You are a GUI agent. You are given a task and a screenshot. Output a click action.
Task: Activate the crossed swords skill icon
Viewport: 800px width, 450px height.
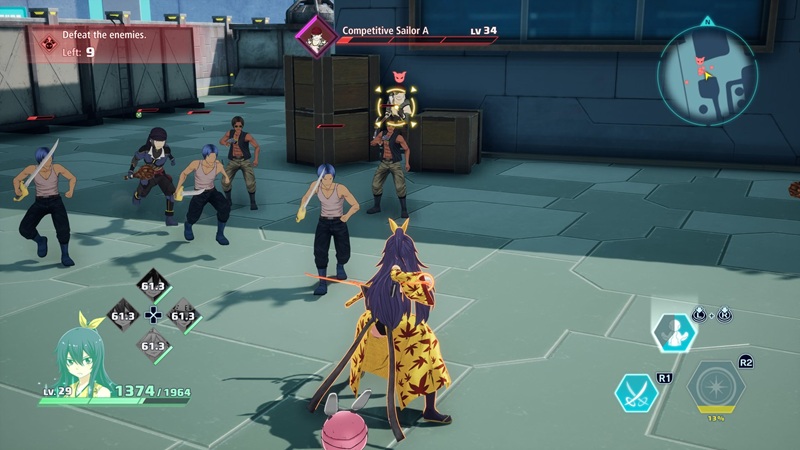636,393
